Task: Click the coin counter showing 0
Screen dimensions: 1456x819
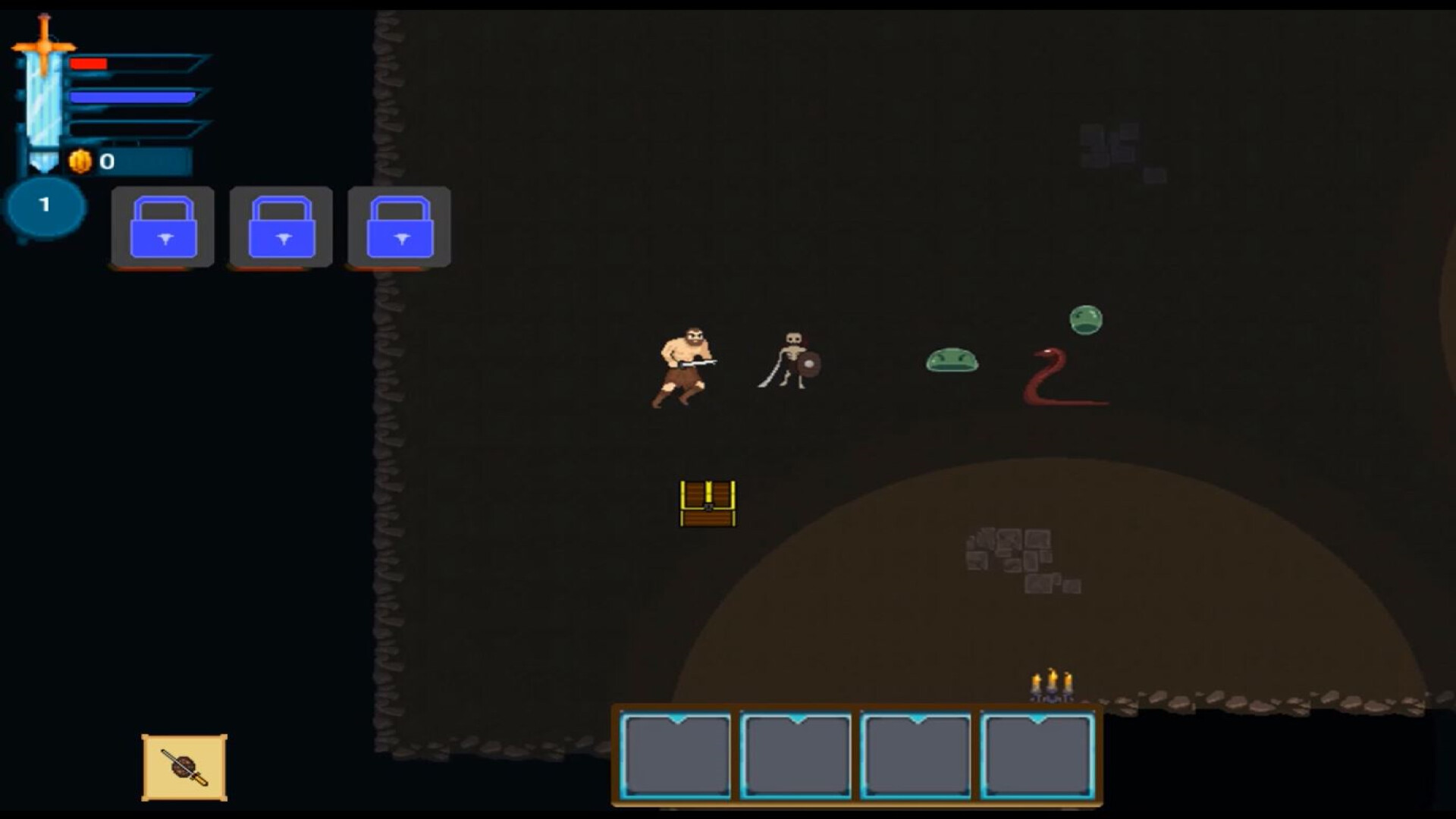Action: (x=106, y=161)
